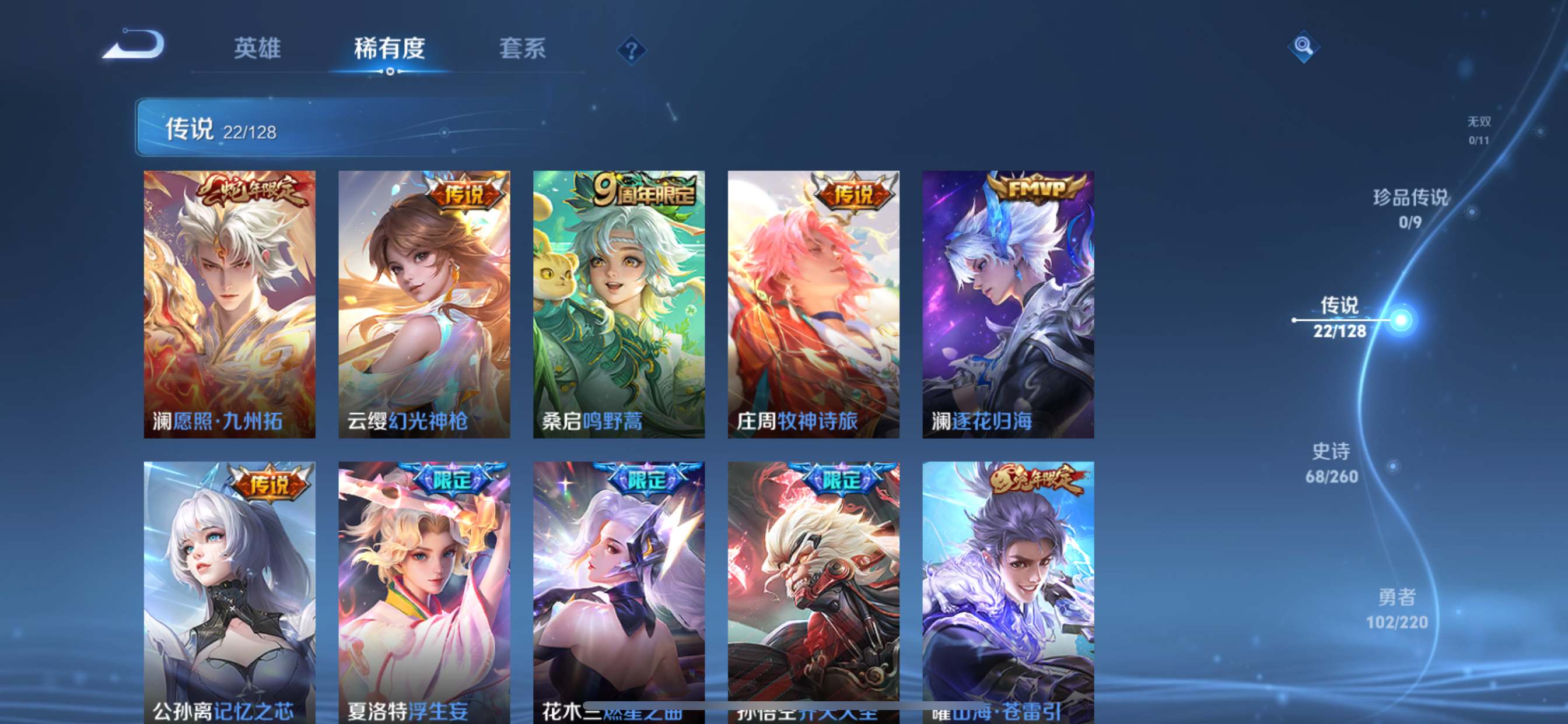Select the 孙悟空 skin thumbnail
This screenshot has width=1568, height=724.
813,584
